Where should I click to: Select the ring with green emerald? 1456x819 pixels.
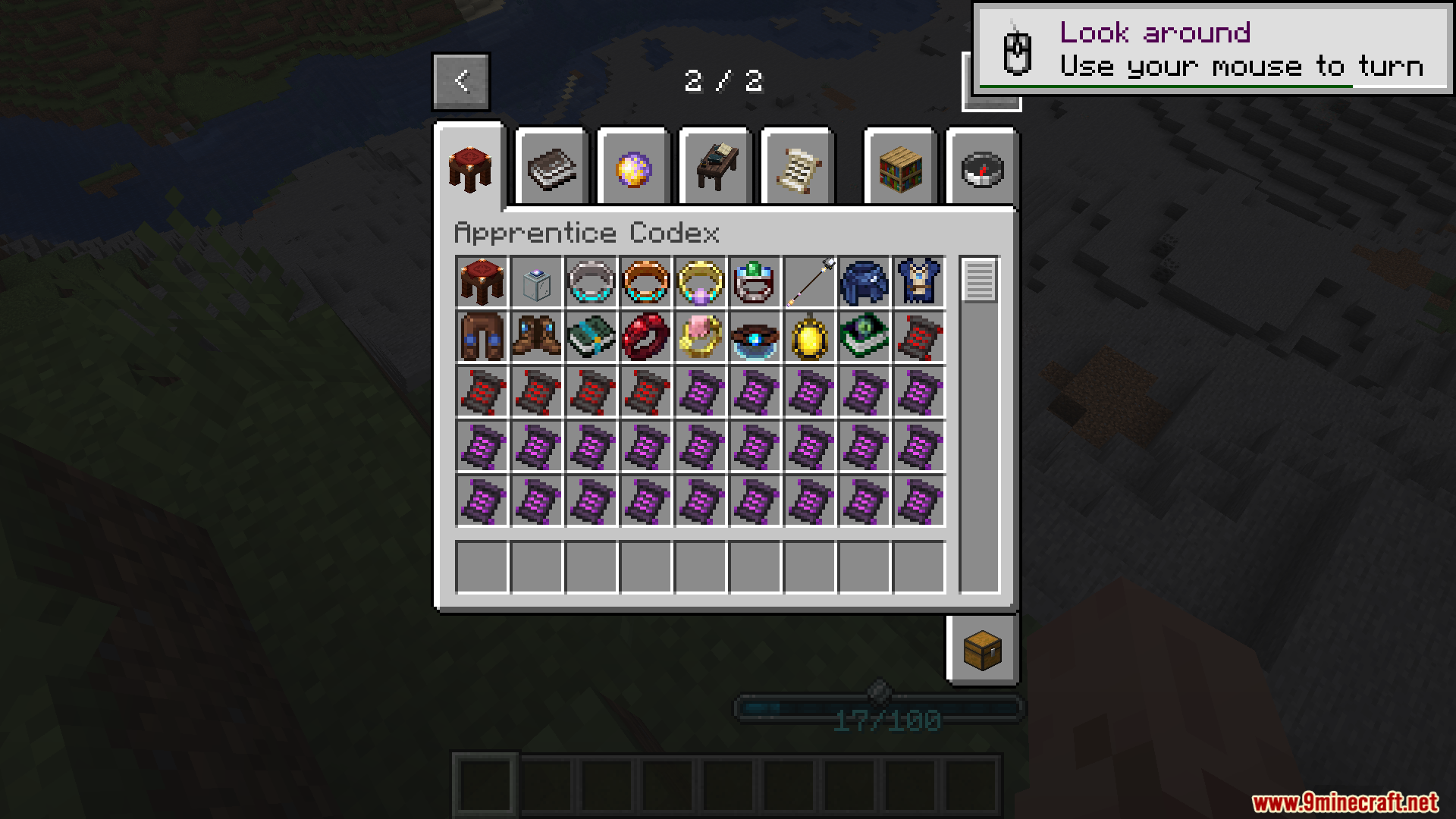click(x=755, y=282)
